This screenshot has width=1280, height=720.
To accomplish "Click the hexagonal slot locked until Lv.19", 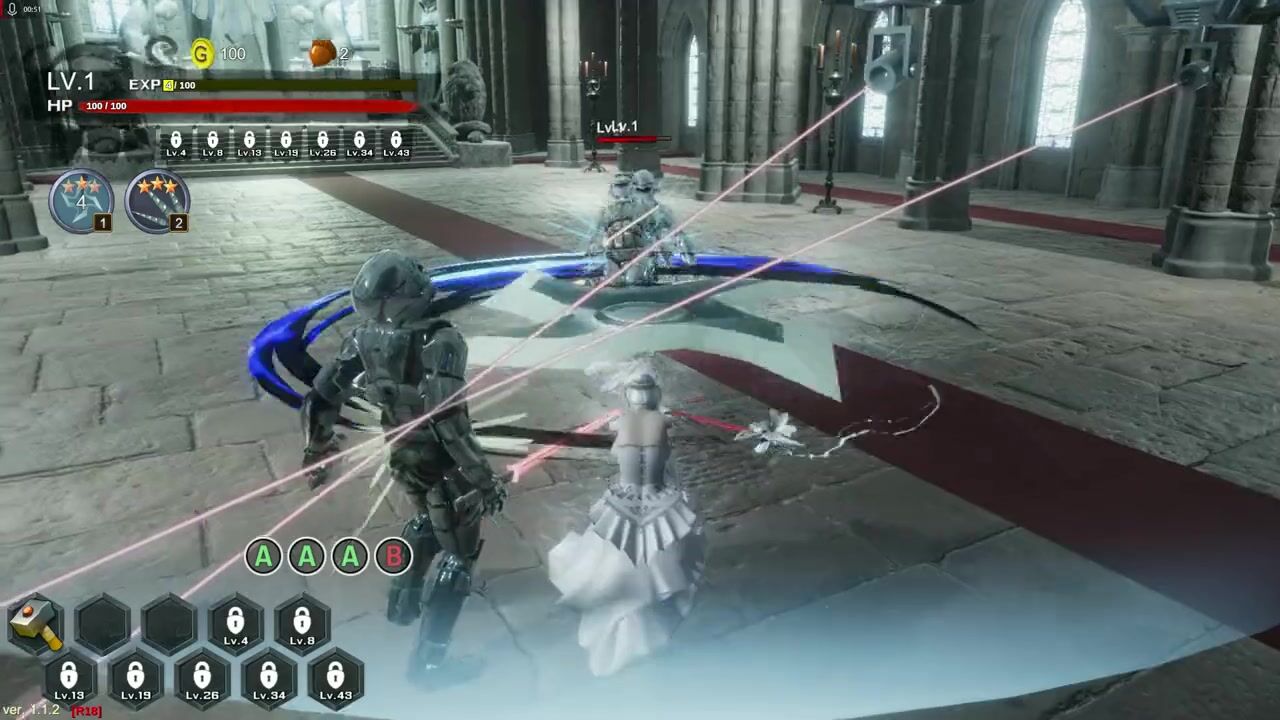I will (136, 678).
